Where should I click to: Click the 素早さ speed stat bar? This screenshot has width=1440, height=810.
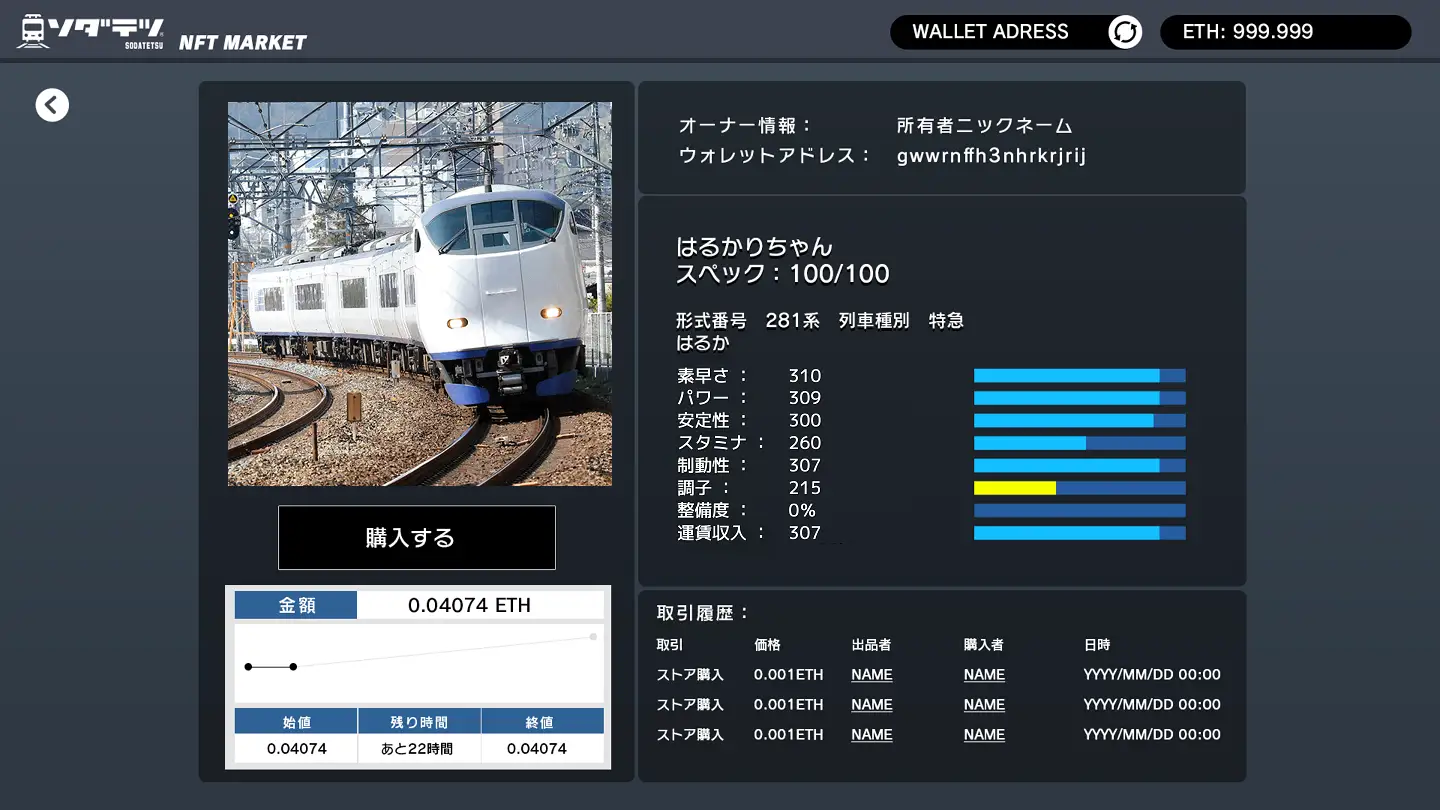pos(1079,375)
